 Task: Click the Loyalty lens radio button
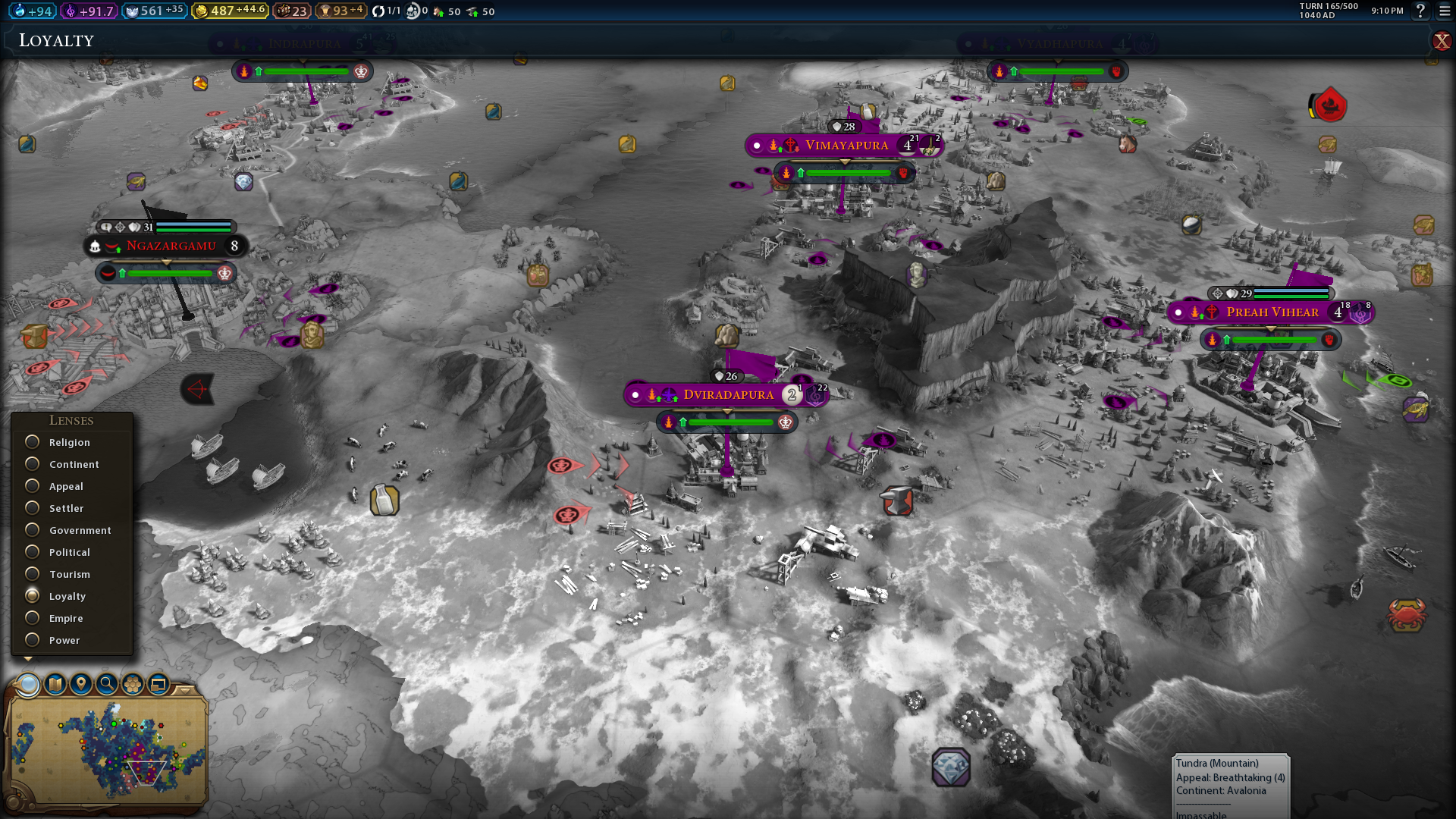pos(33,596)
